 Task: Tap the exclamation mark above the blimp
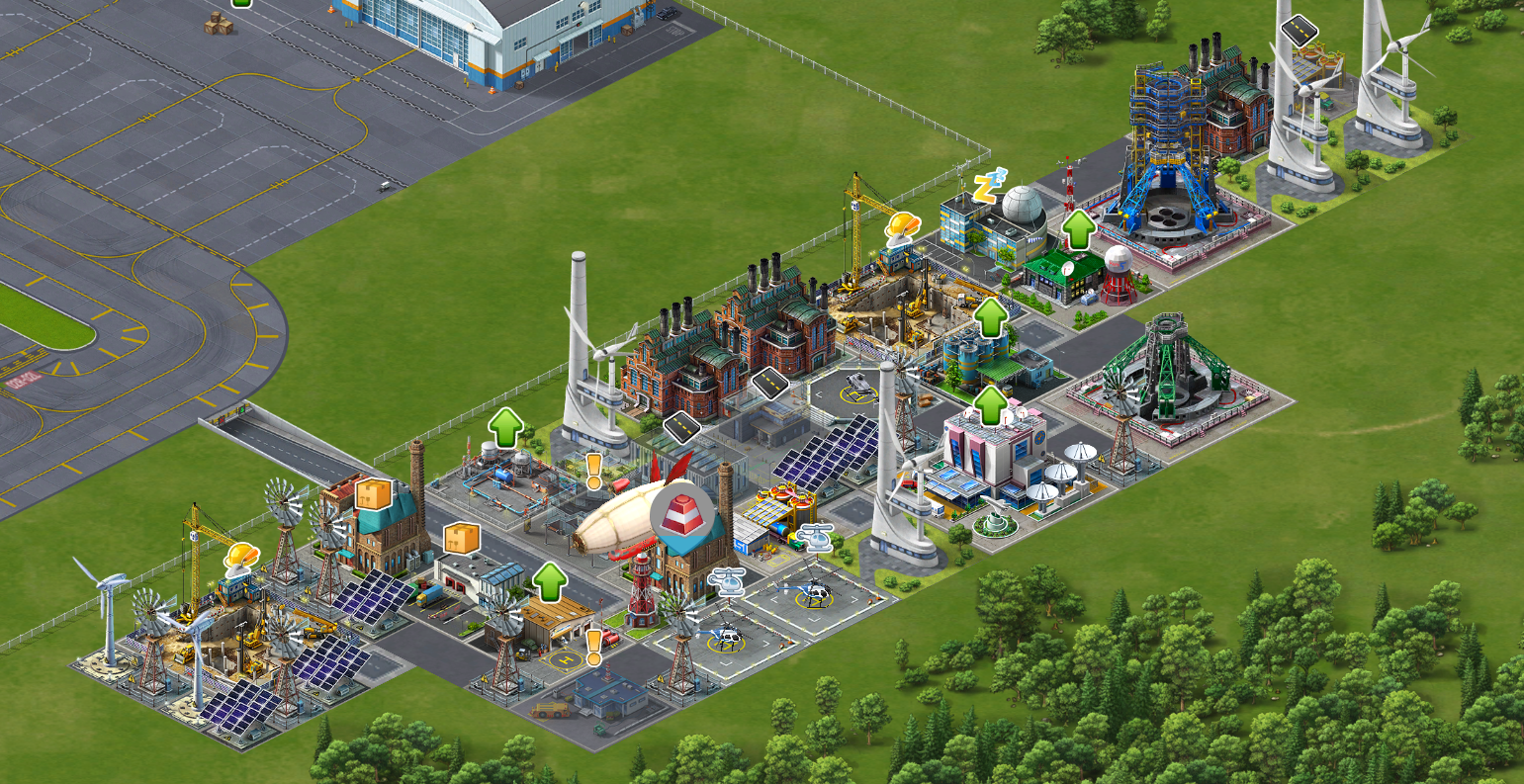click(x=593, y=471)
